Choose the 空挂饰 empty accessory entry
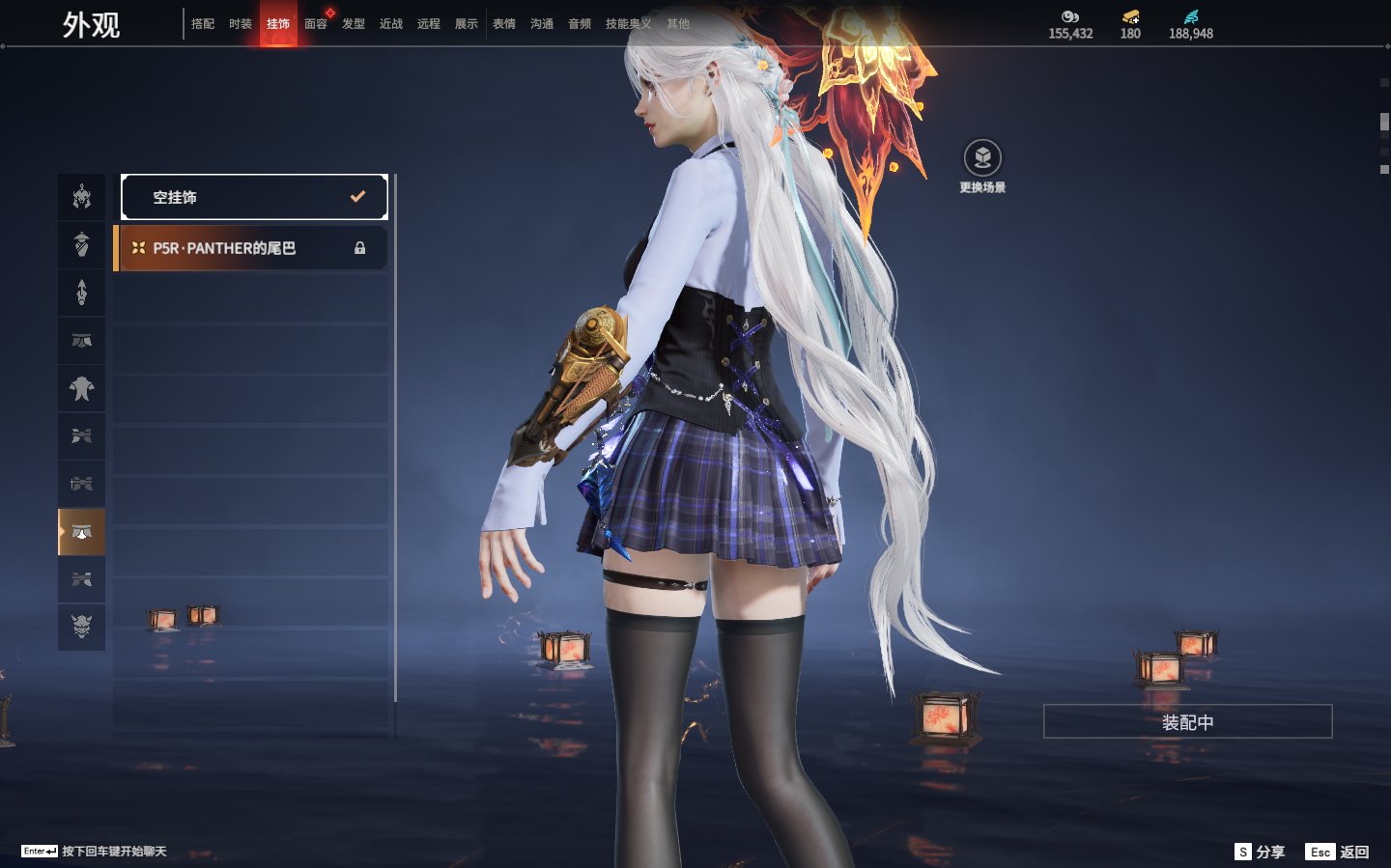1391x868 pixels. pyautogui.click(x=254, y=197)
